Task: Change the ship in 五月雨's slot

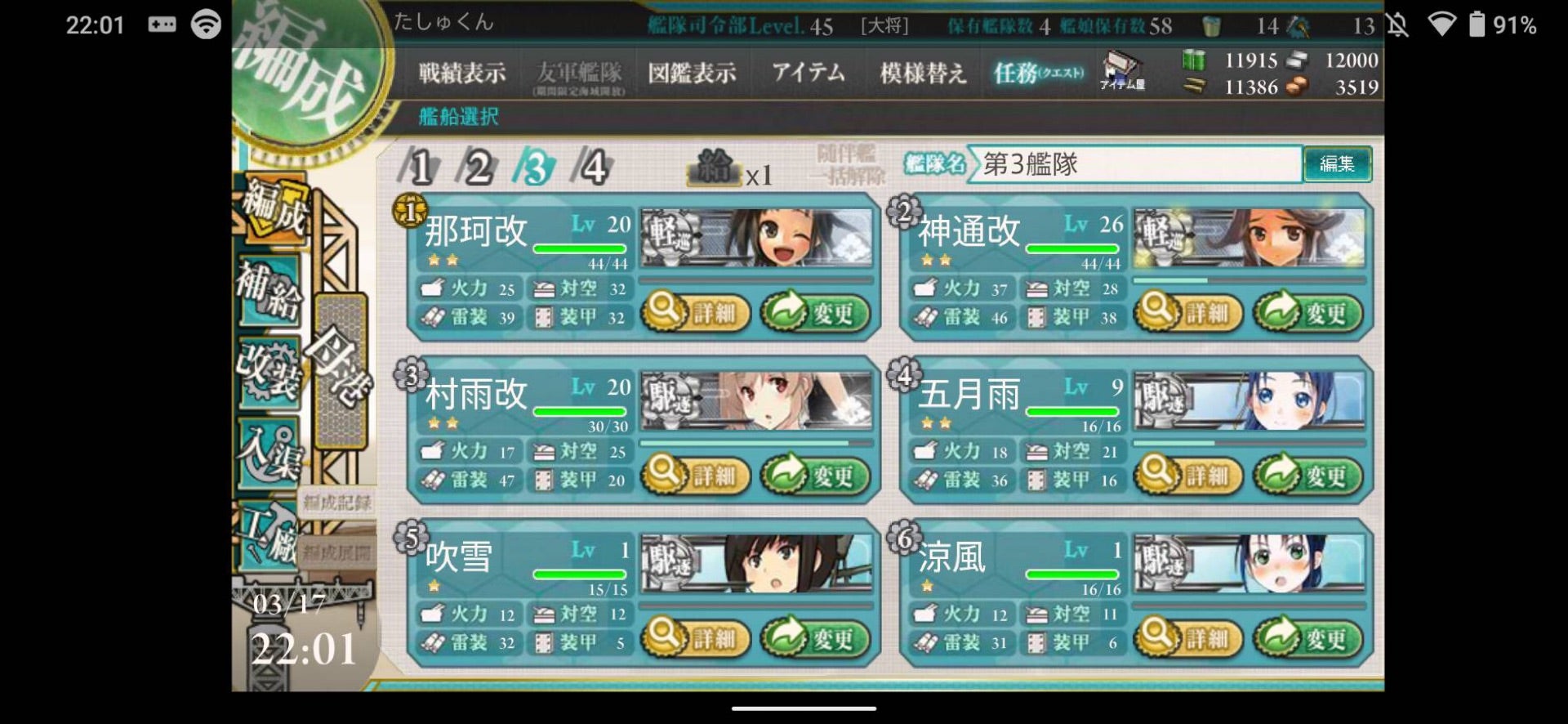Action: tap(1307, 475)
